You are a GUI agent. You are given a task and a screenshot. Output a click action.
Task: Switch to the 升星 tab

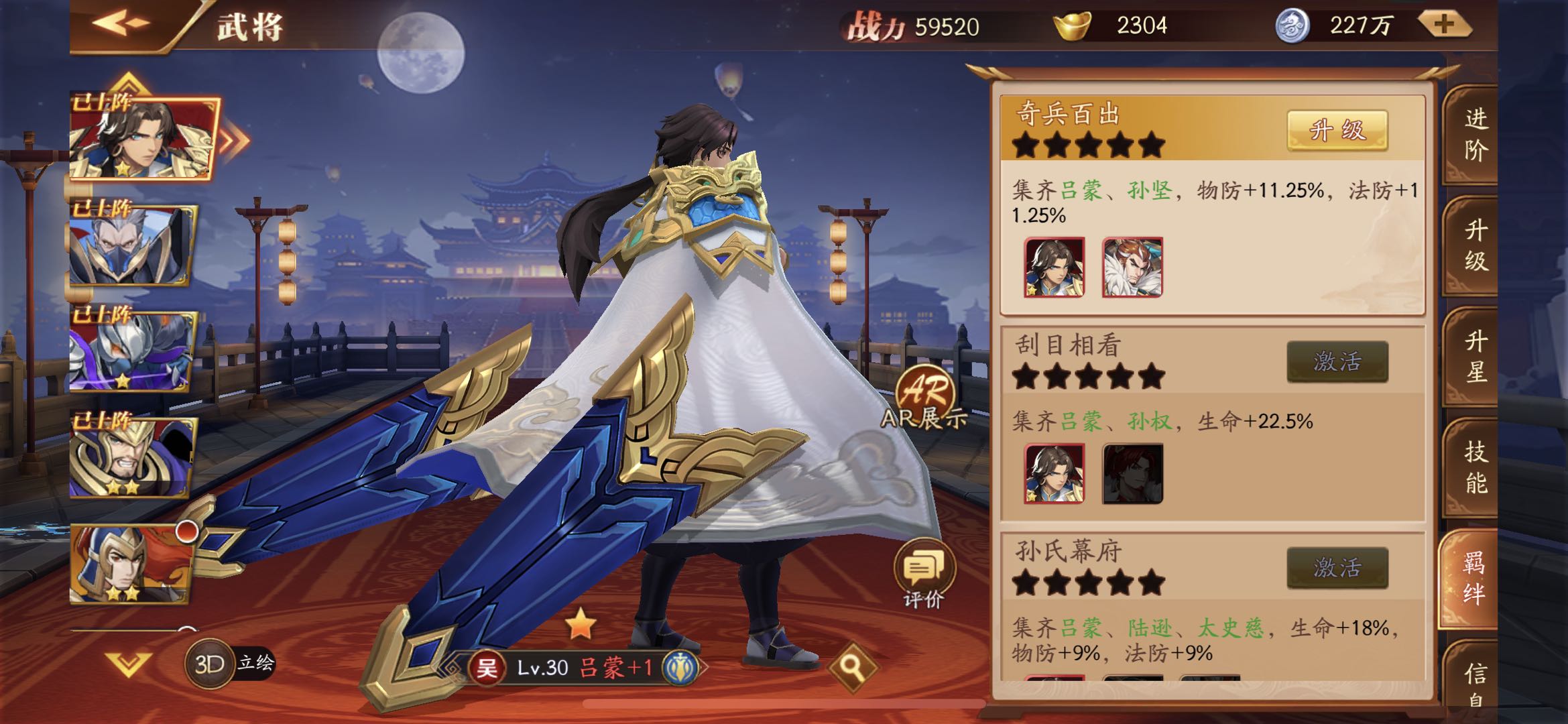[1475, 356]
